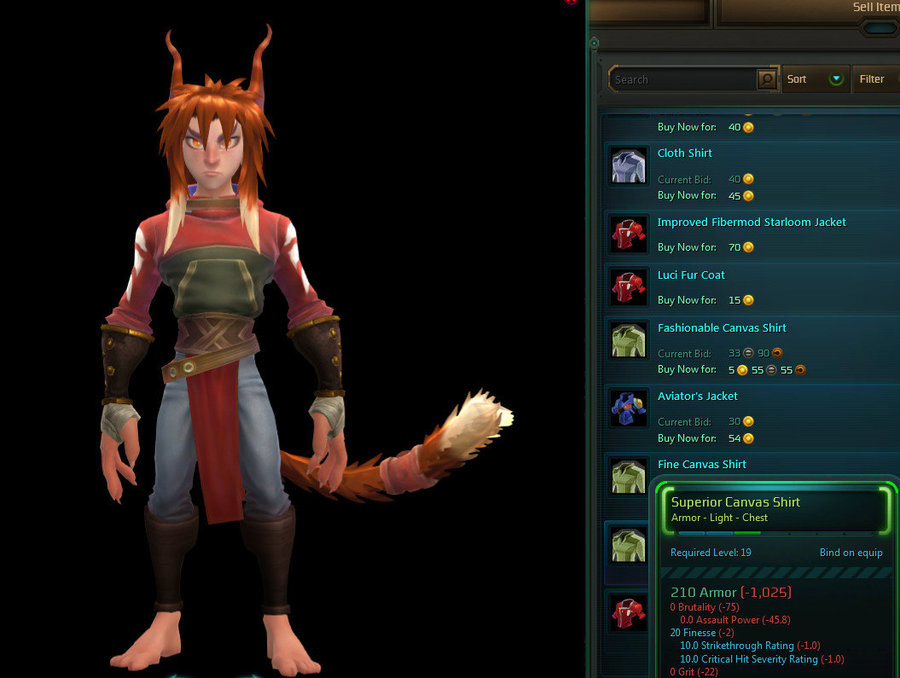The image size is (900, 678).
Task: Click the blue Aviator's Jacket icon
Action: 628,409
